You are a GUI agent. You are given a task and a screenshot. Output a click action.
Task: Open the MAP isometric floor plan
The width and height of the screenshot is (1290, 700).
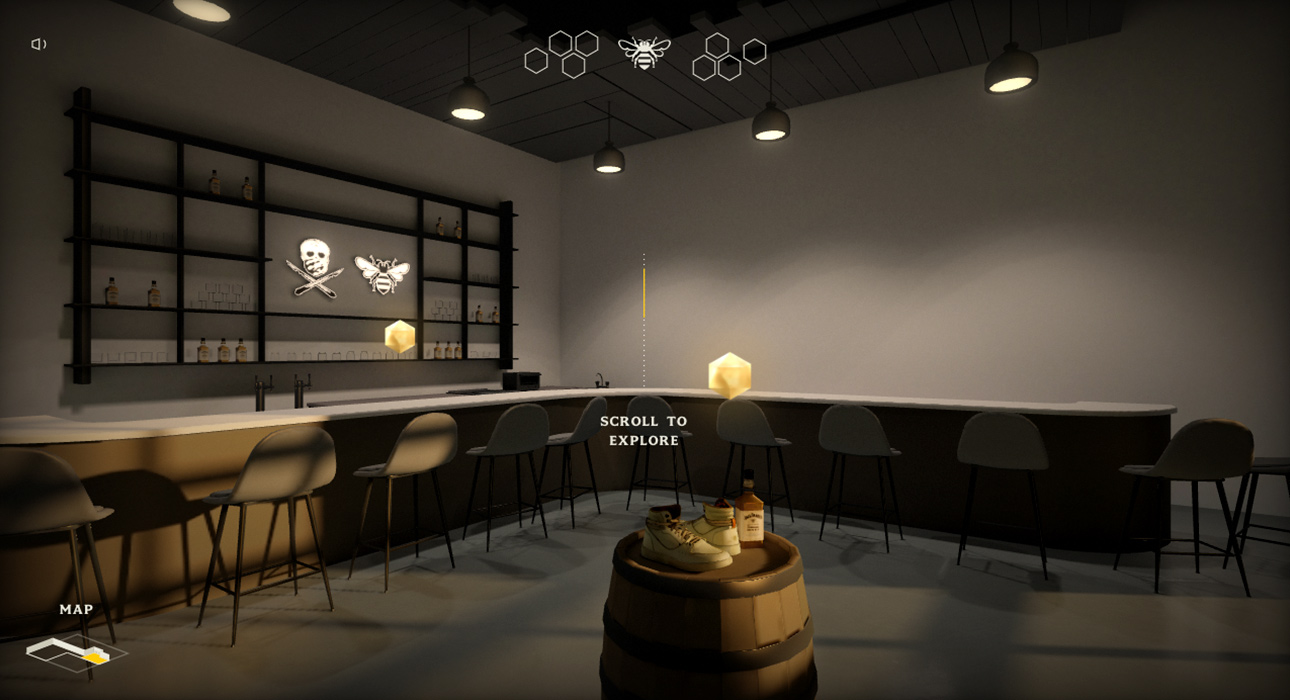(76, 652)
